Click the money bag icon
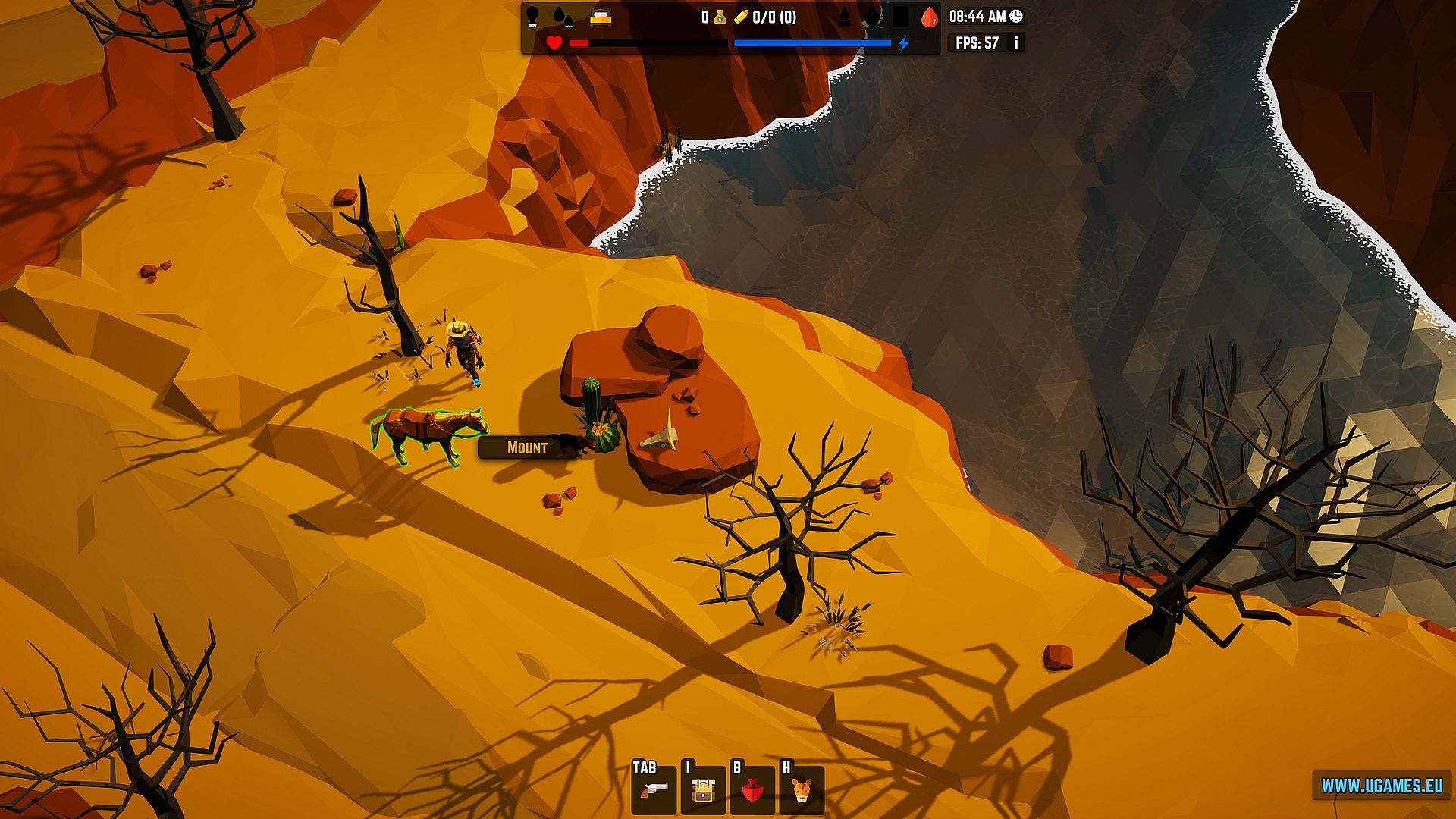 [x=719, y=17]
